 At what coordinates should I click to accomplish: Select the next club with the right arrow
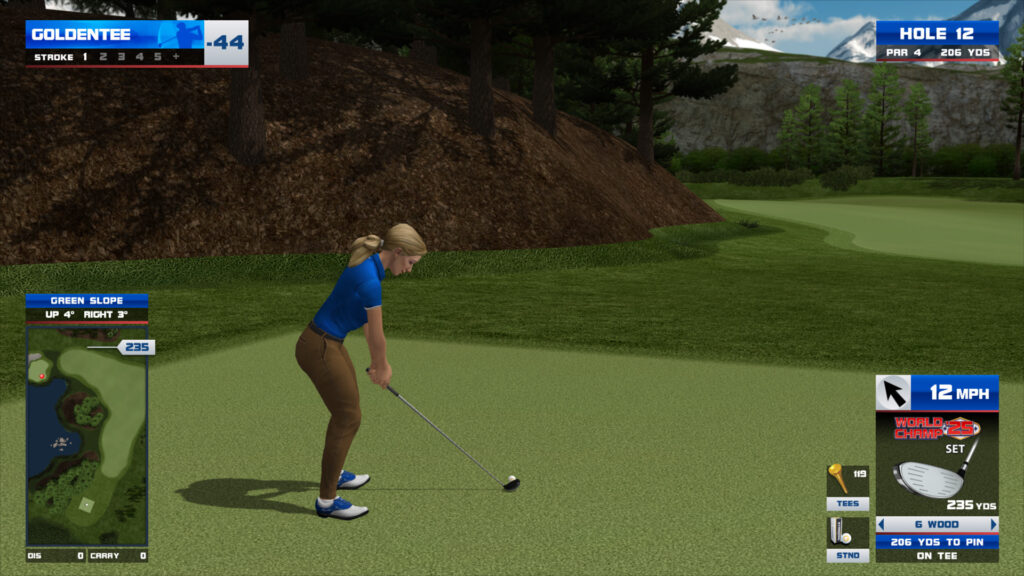click(x=993, y=524)
